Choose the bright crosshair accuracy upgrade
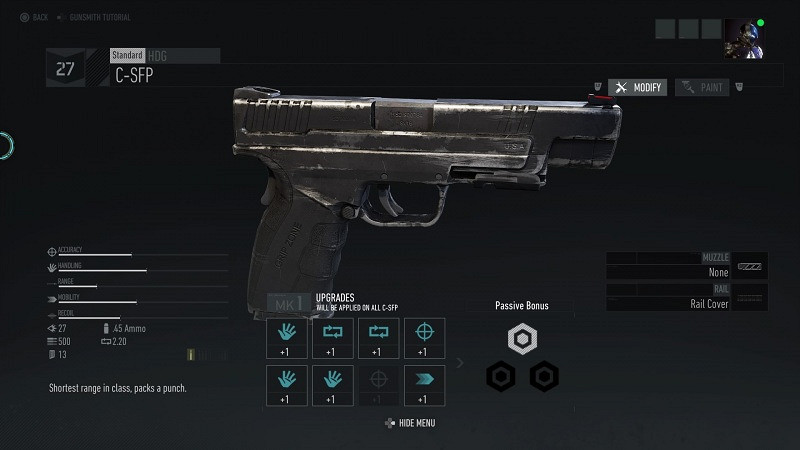800x450 pixels. pos(424,338)
